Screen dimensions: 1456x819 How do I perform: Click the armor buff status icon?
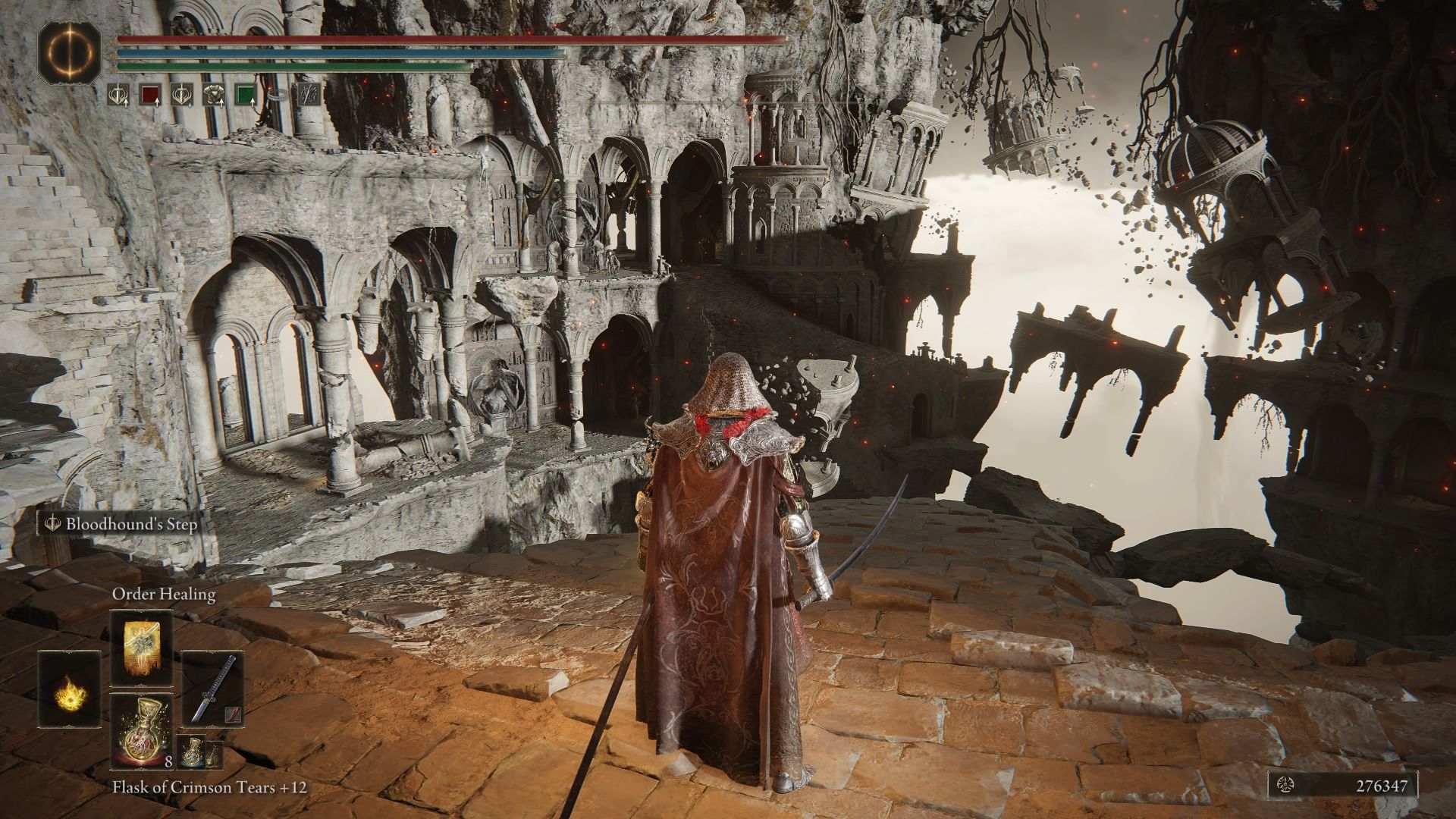pyautogui.click(x=213, y=96)
